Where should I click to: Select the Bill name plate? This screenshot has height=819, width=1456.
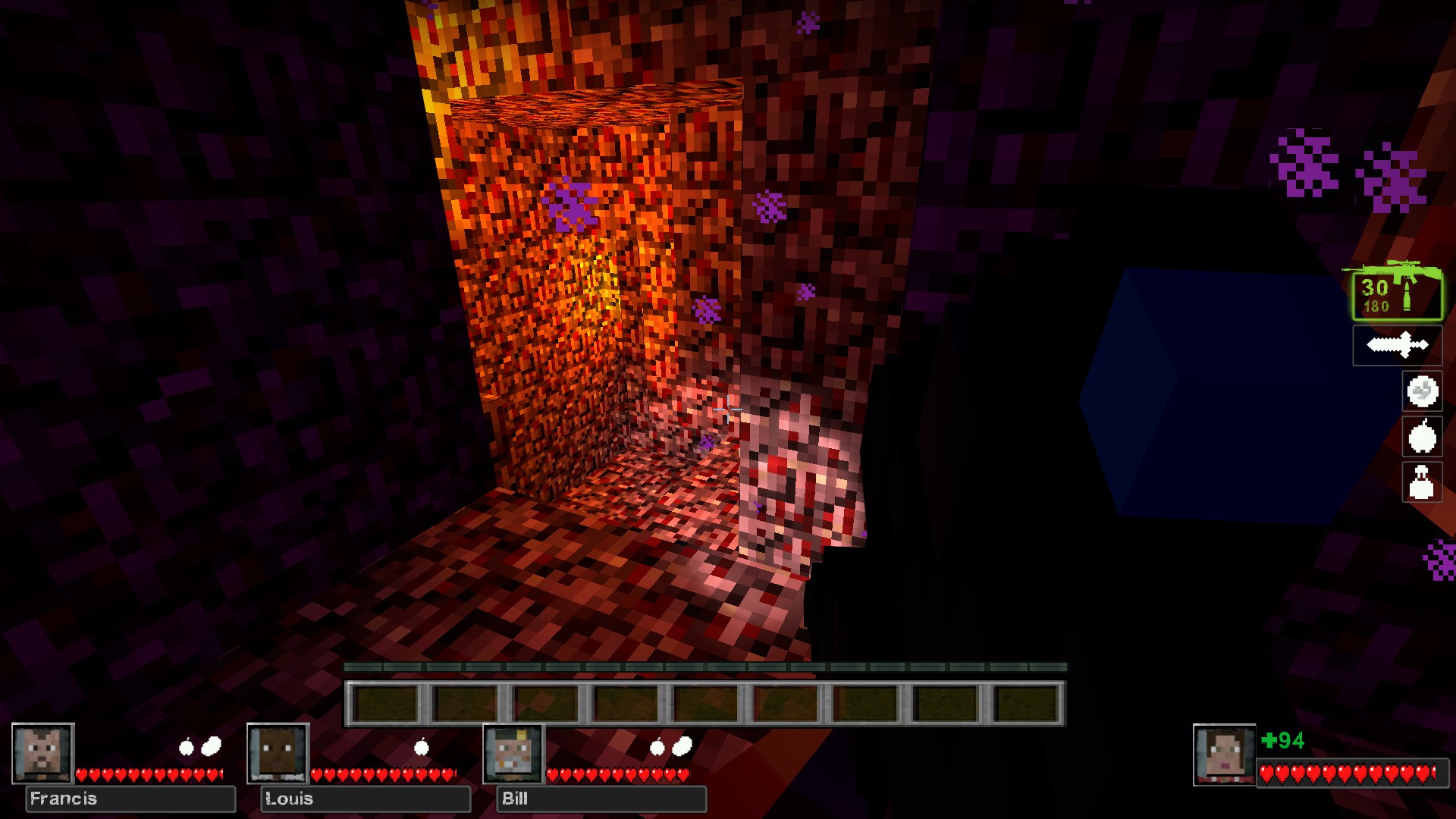[601, 799]
